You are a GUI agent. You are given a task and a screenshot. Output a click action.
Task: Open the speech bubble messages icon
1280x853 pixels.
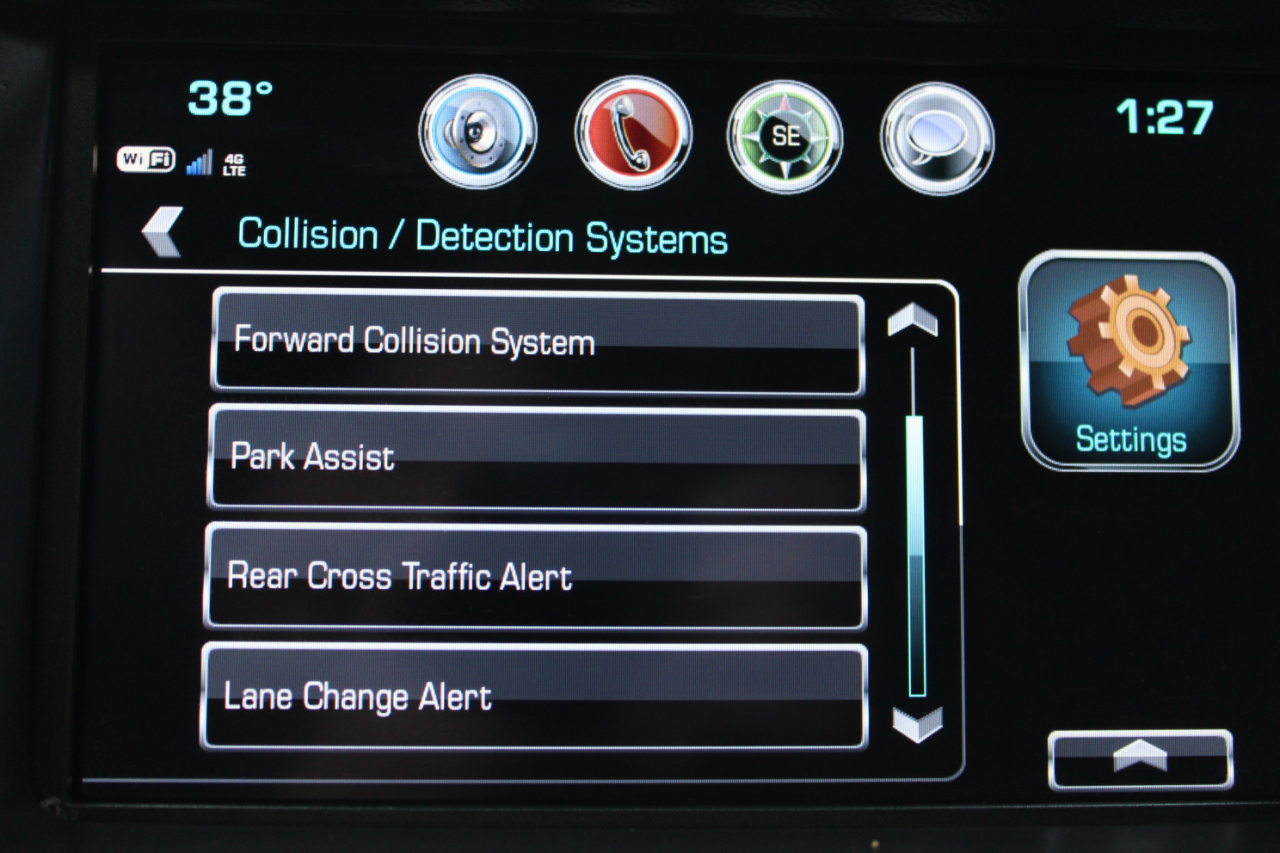937,138
